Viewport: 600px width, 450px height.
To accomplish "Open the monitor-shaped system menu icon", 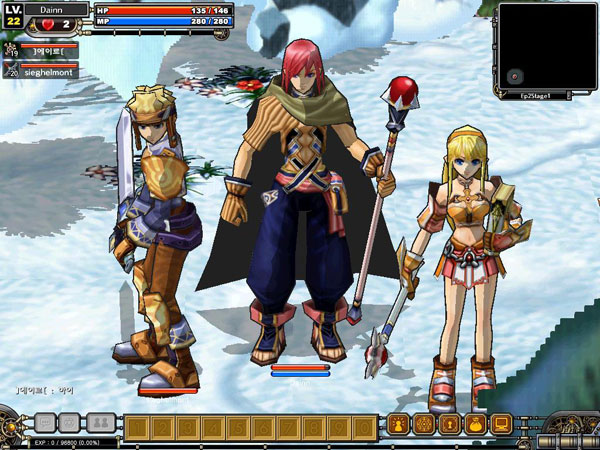I will (x=501, y=424).
